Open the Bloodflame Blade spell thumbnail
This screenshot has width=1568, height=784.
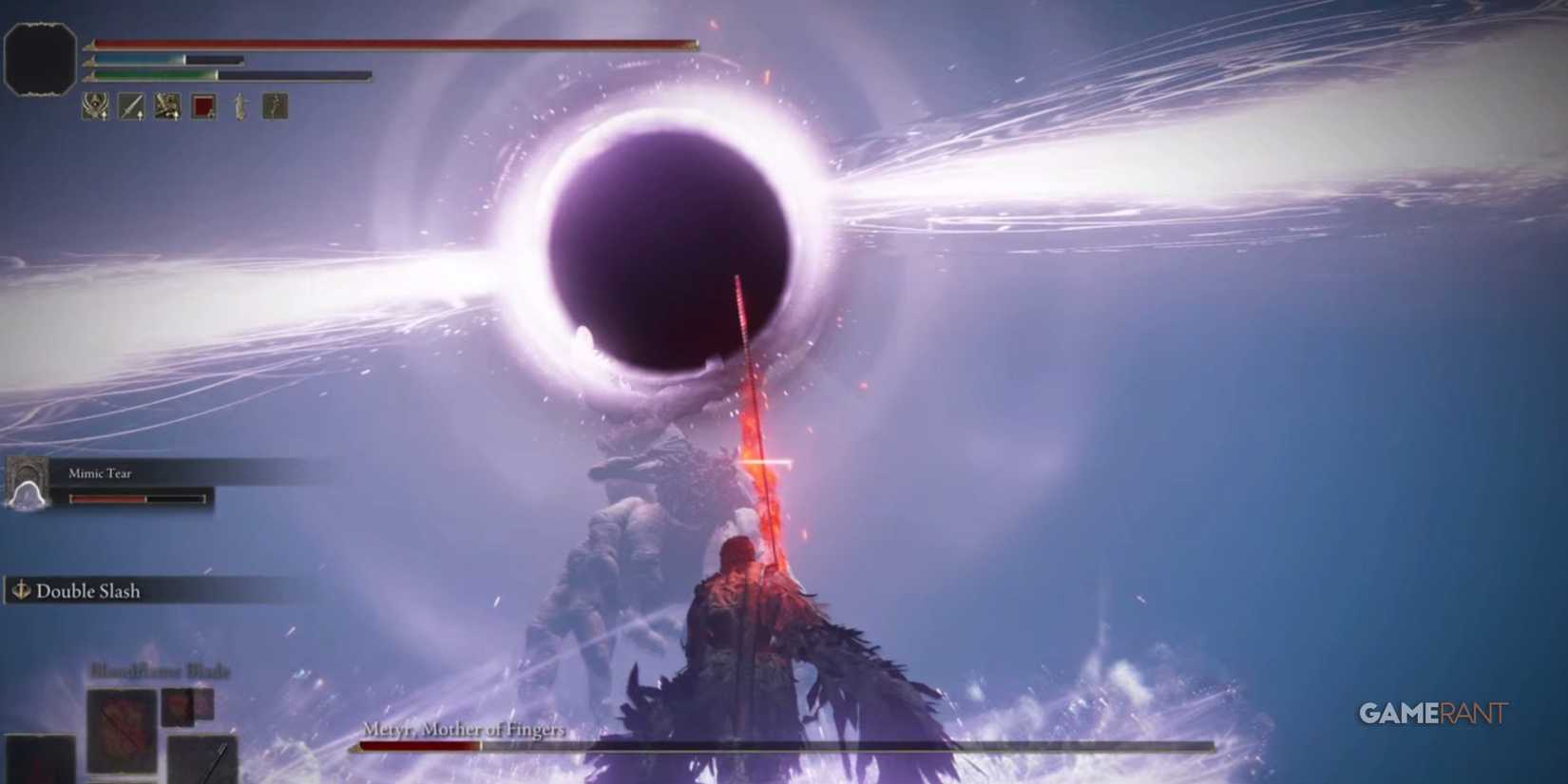[x=122, y=732]
